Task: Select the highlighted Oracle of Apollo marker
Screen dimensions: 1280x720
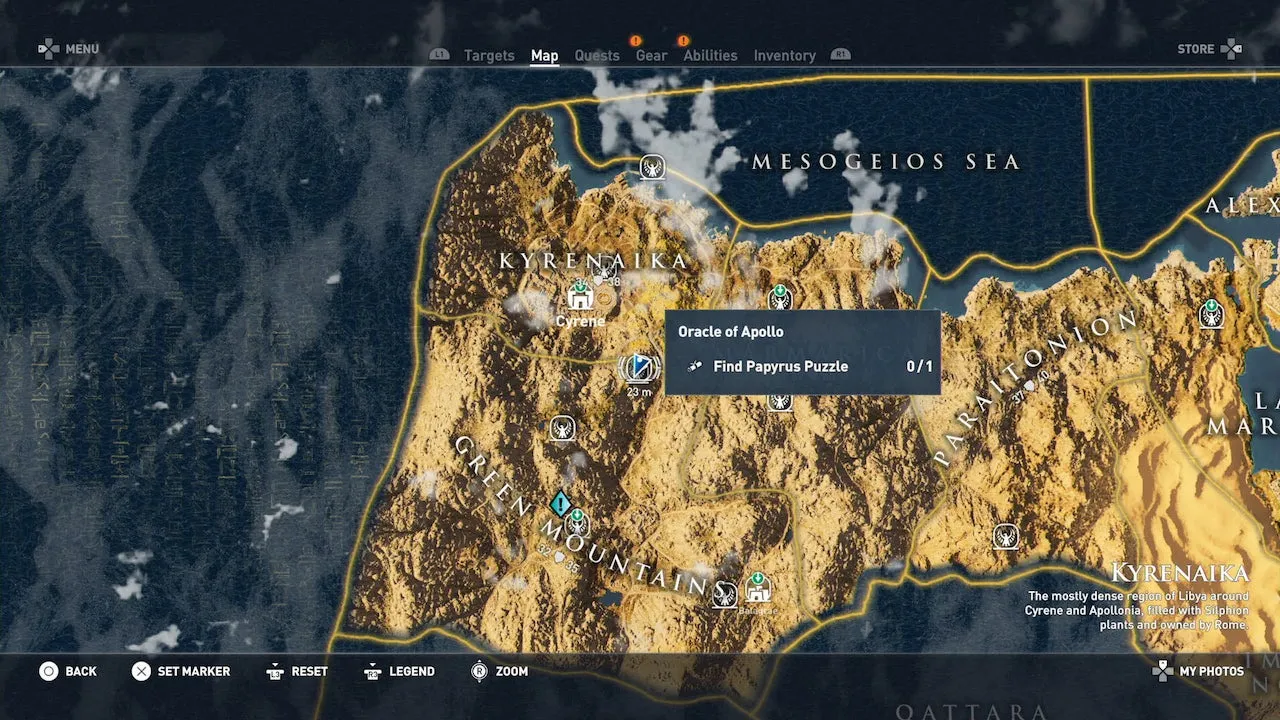Action: pos(640,368)
